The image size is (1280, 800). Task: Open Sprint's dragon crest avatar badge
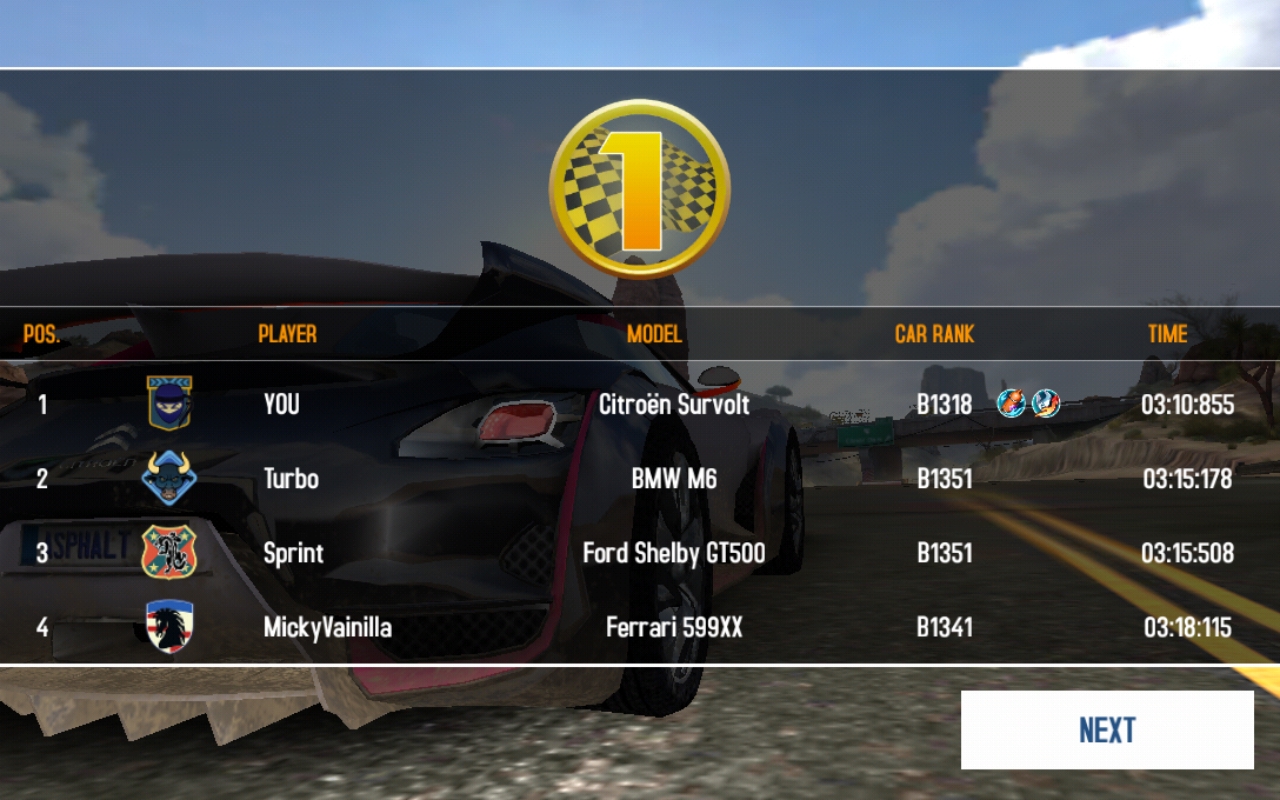[x=170, y=552]
